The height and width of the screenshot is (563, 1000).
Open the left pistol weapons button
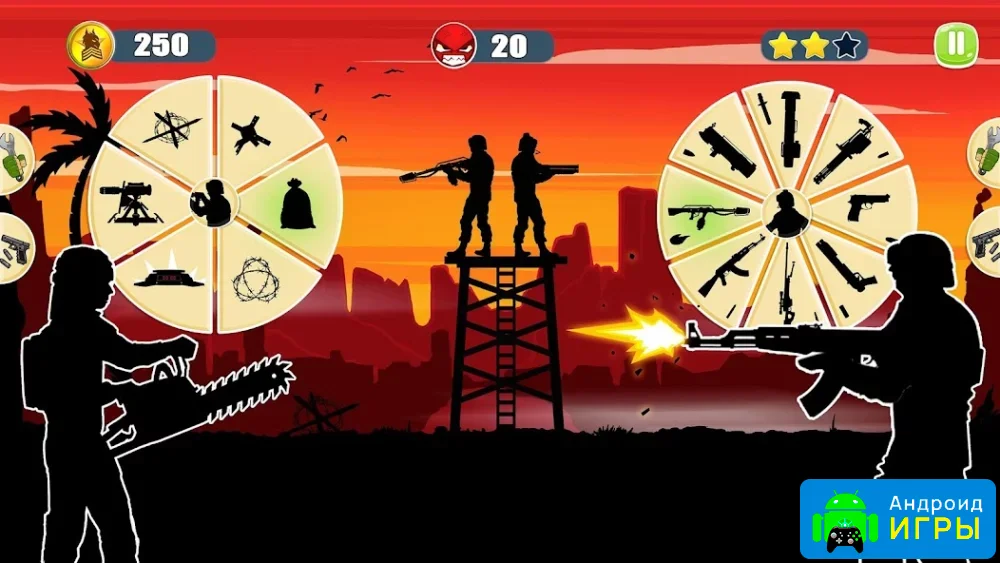pos(12,247)
